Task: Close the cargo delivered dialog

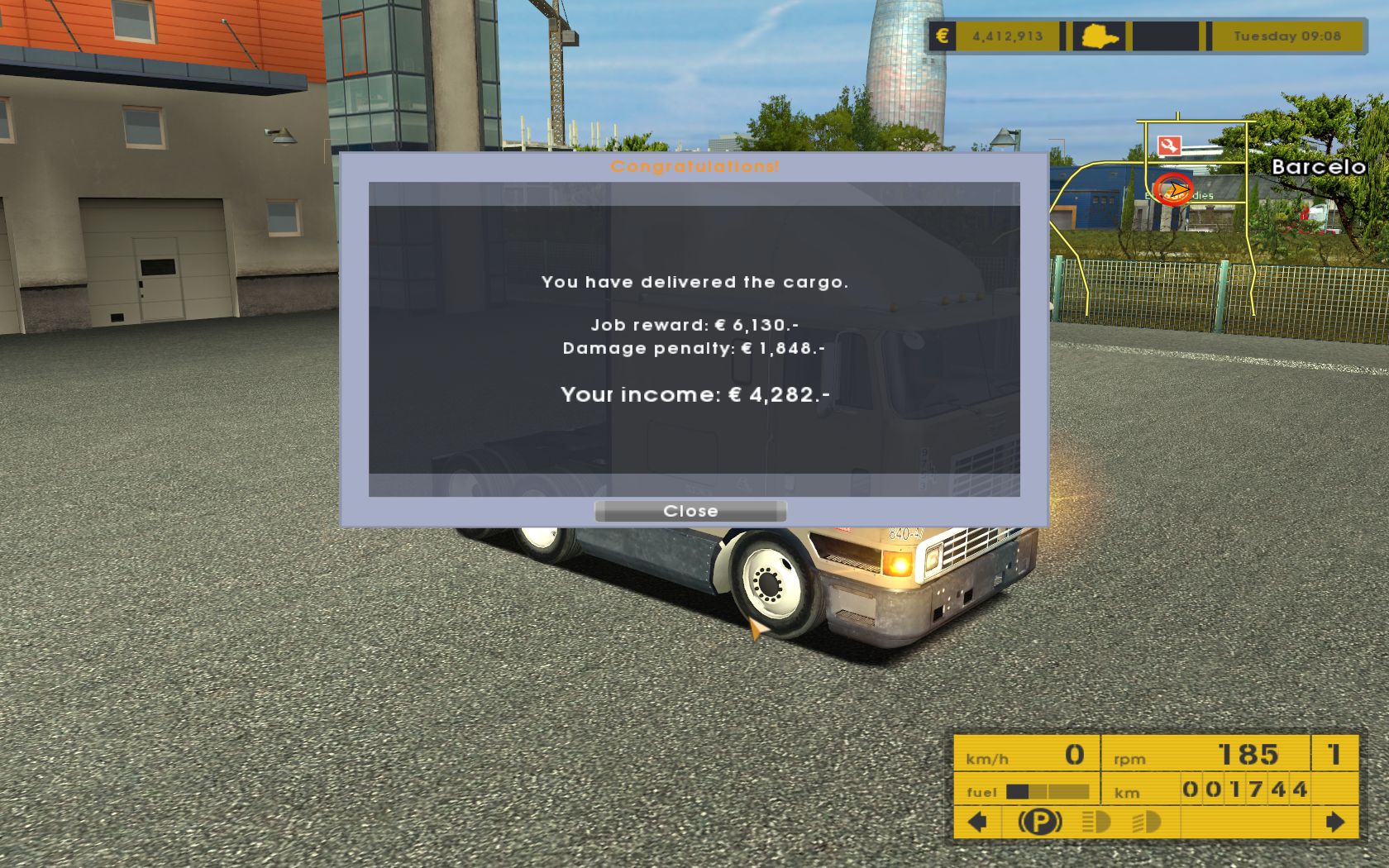Action: 690,511
